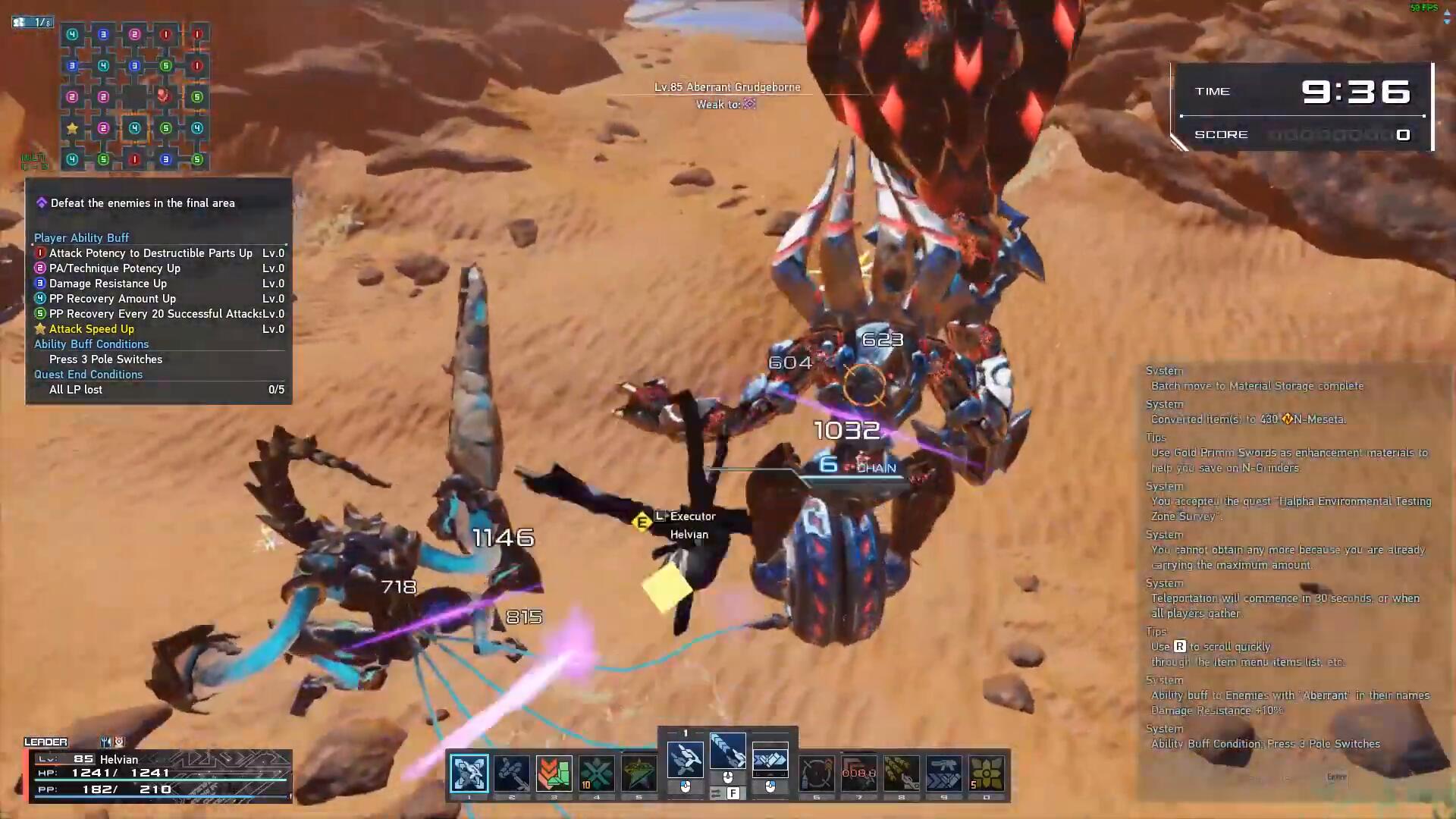1456x819 pixels.
Task: Click the skill on cooldown in slot 7
Action: pyautogui.click(x=859, y=773)
